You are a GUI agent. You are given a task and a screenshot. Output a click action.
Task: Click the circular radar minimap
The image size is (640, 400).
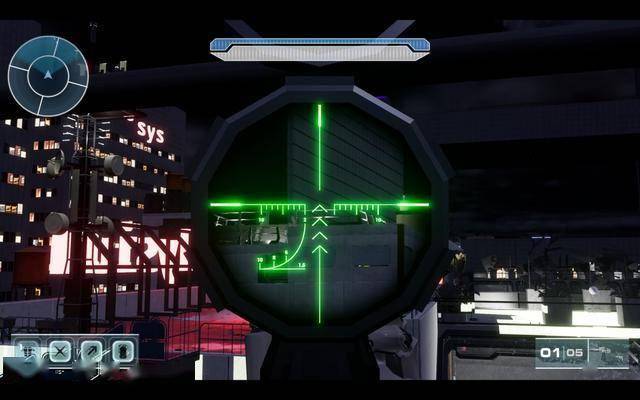click(x=47, y=75)
